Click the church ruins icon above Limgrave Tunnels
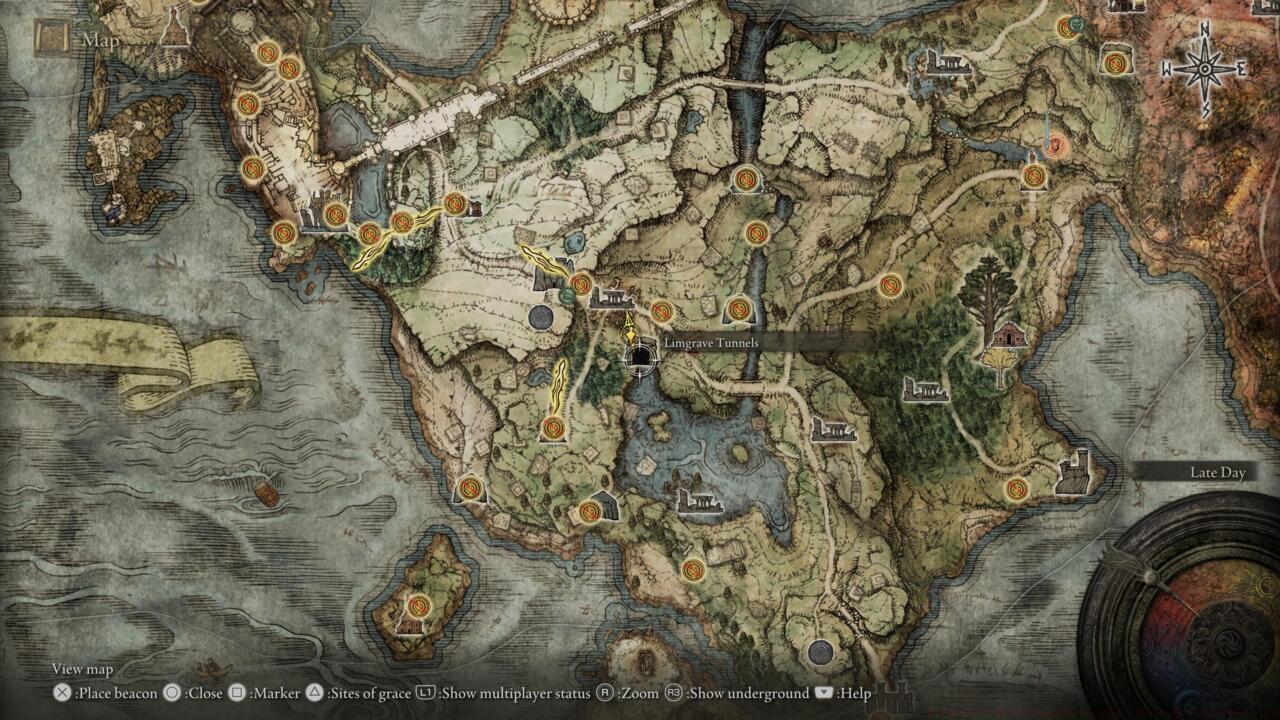Viewport: 1280px width, 720px height. (611, 298)
